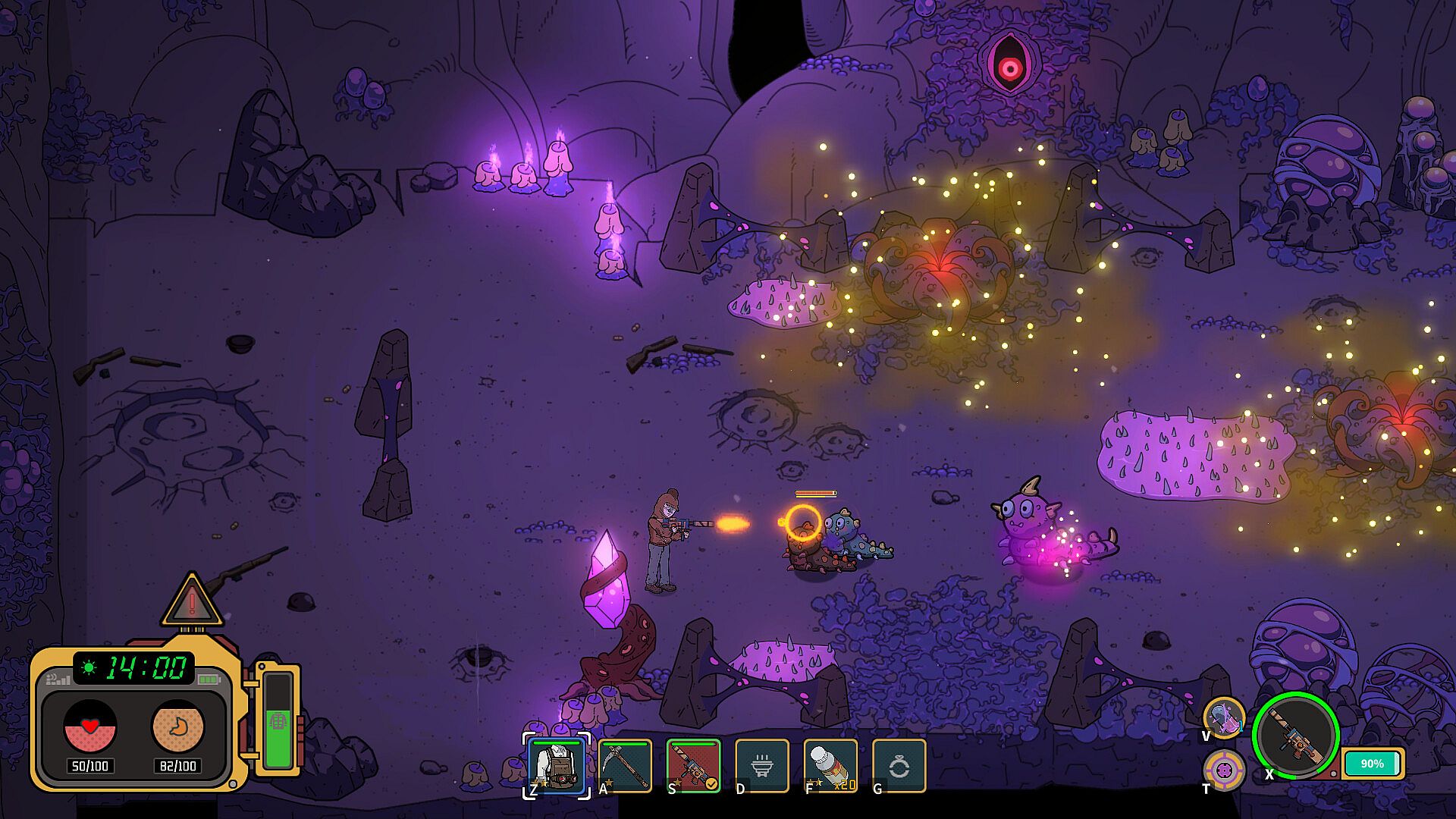Click the large equipped rifle weapon circle
Screen dimensions: 1456x819
tap(1295, 736)
